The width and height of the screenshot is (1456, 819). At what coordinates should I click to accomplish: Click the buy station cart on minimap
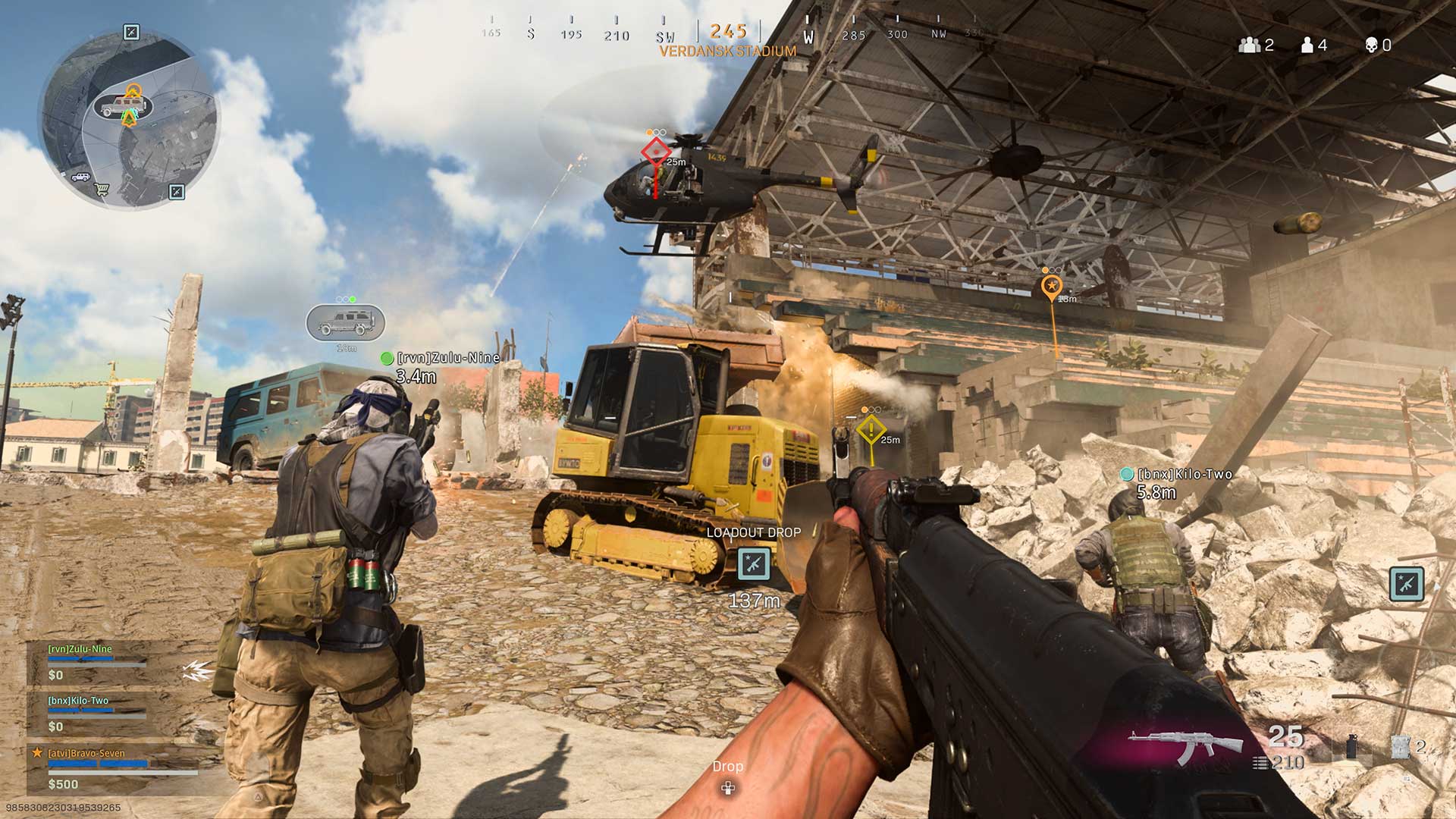101,190
